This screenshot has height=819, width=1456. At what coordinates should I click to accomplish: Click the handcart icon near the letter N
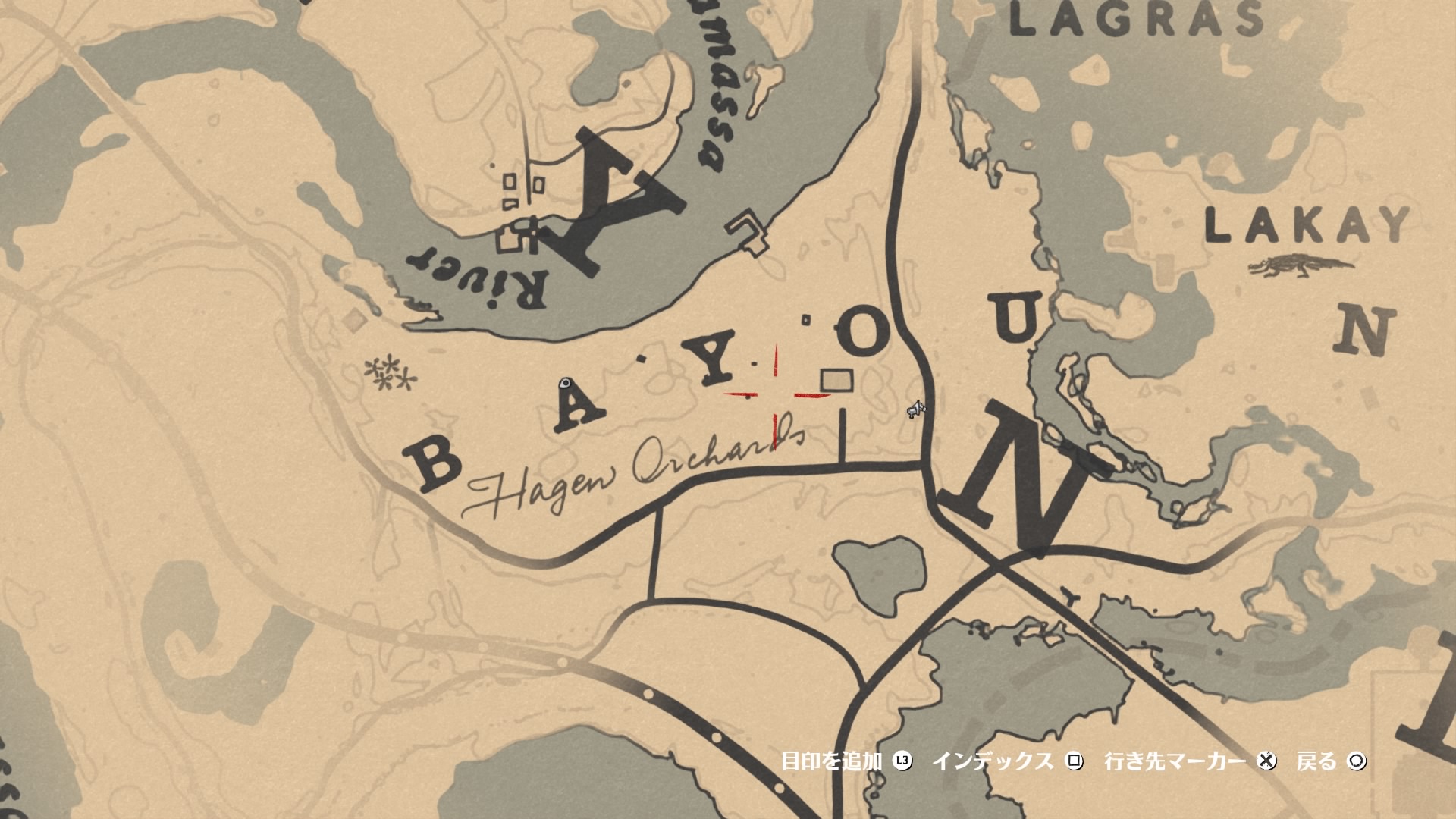click(915, 408)
